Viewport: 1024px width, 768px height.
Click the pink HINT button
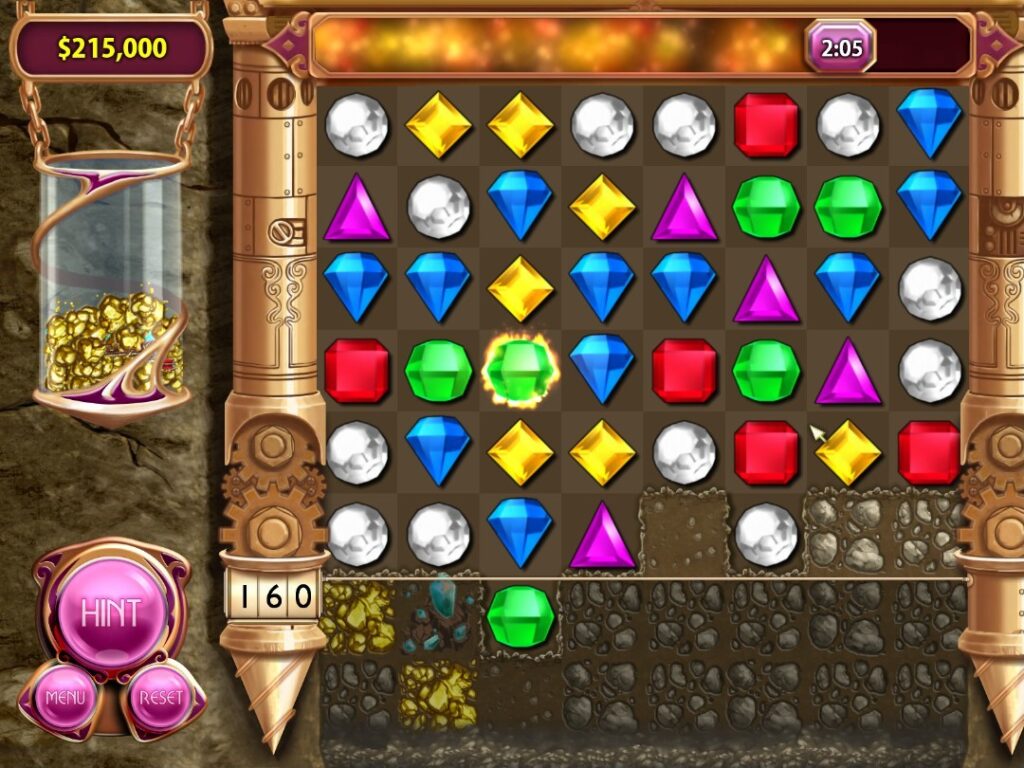pos(110,611)
